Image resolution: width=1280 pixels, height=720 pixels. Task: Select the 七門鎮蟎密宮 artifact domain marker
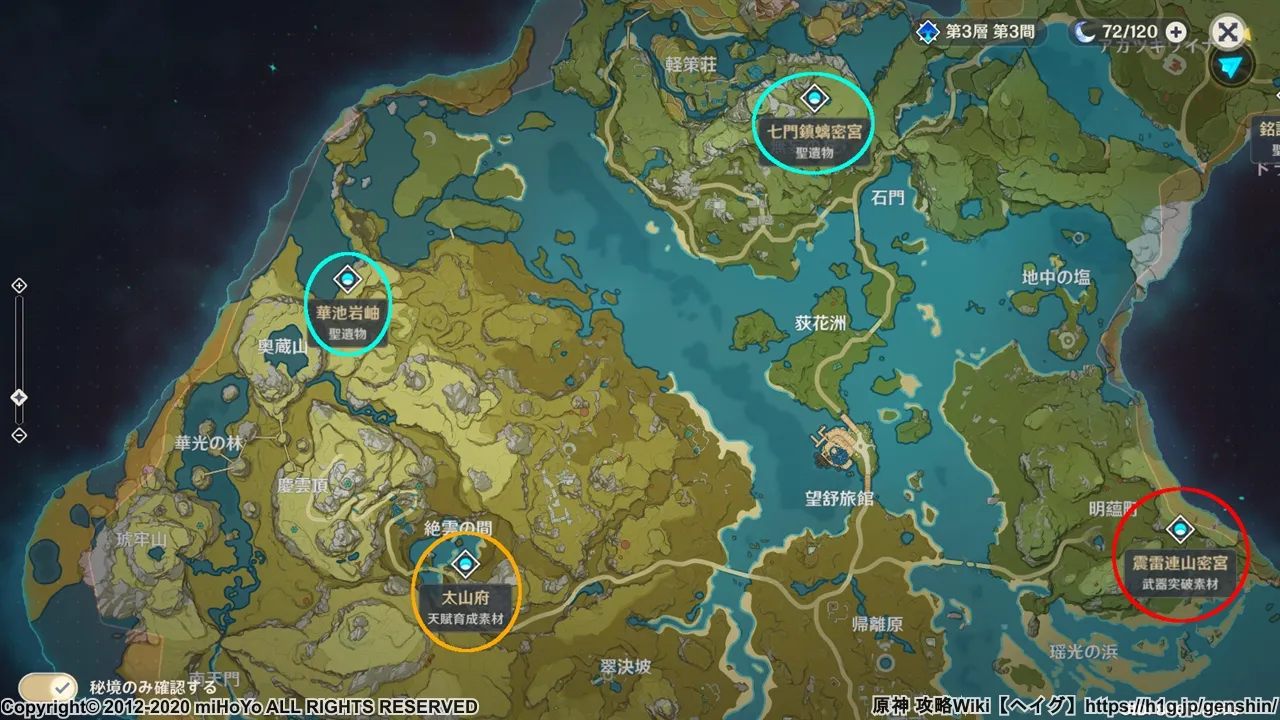815,98
